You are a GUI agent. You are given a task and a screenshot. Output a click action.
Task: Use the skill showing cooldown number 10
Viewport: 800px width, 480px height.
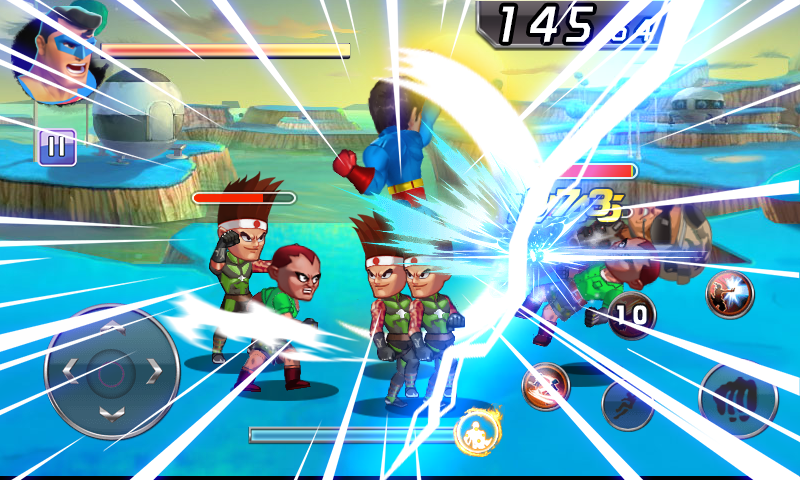tap(632, 316)
